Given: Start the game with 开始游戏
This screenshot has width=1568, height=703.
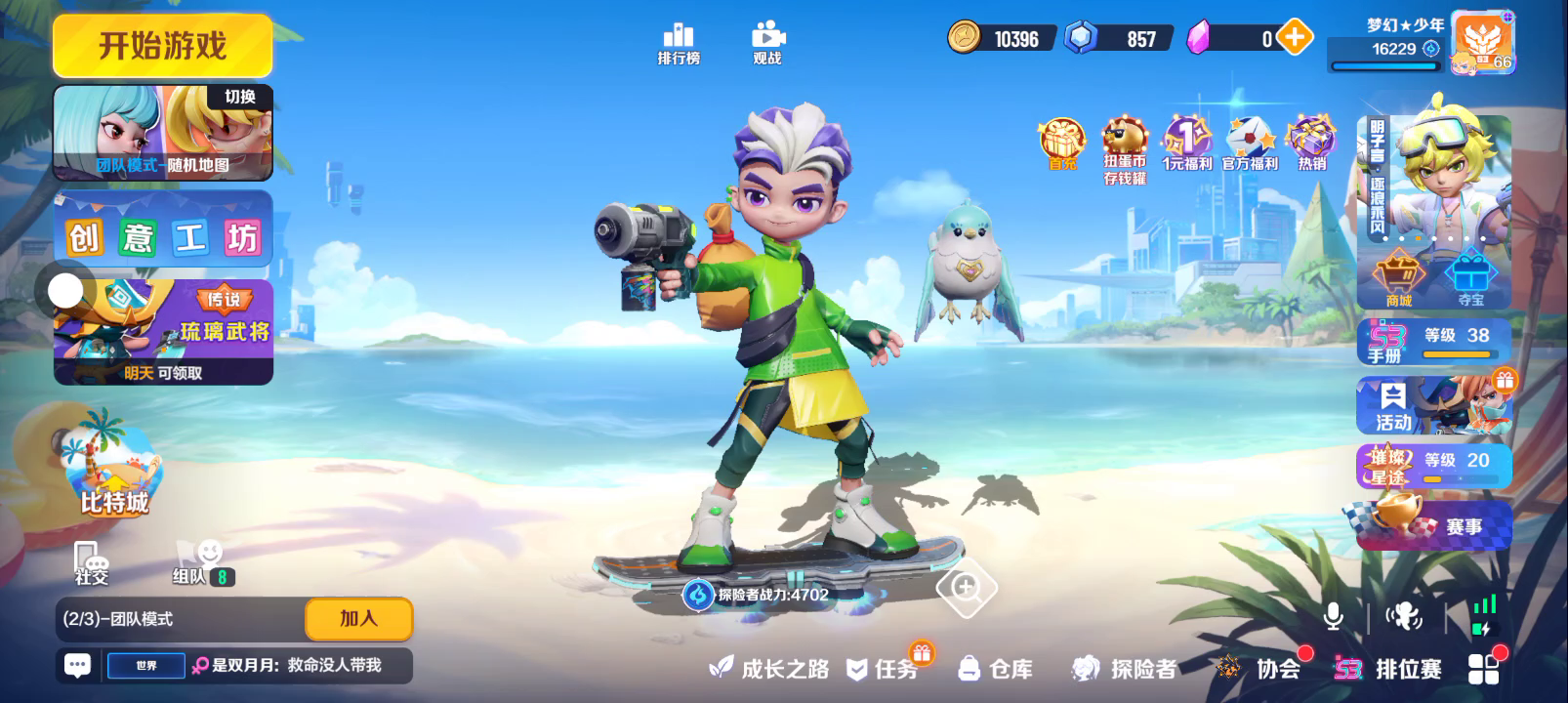Looking at the screenshot, I should tap(162, 46).
